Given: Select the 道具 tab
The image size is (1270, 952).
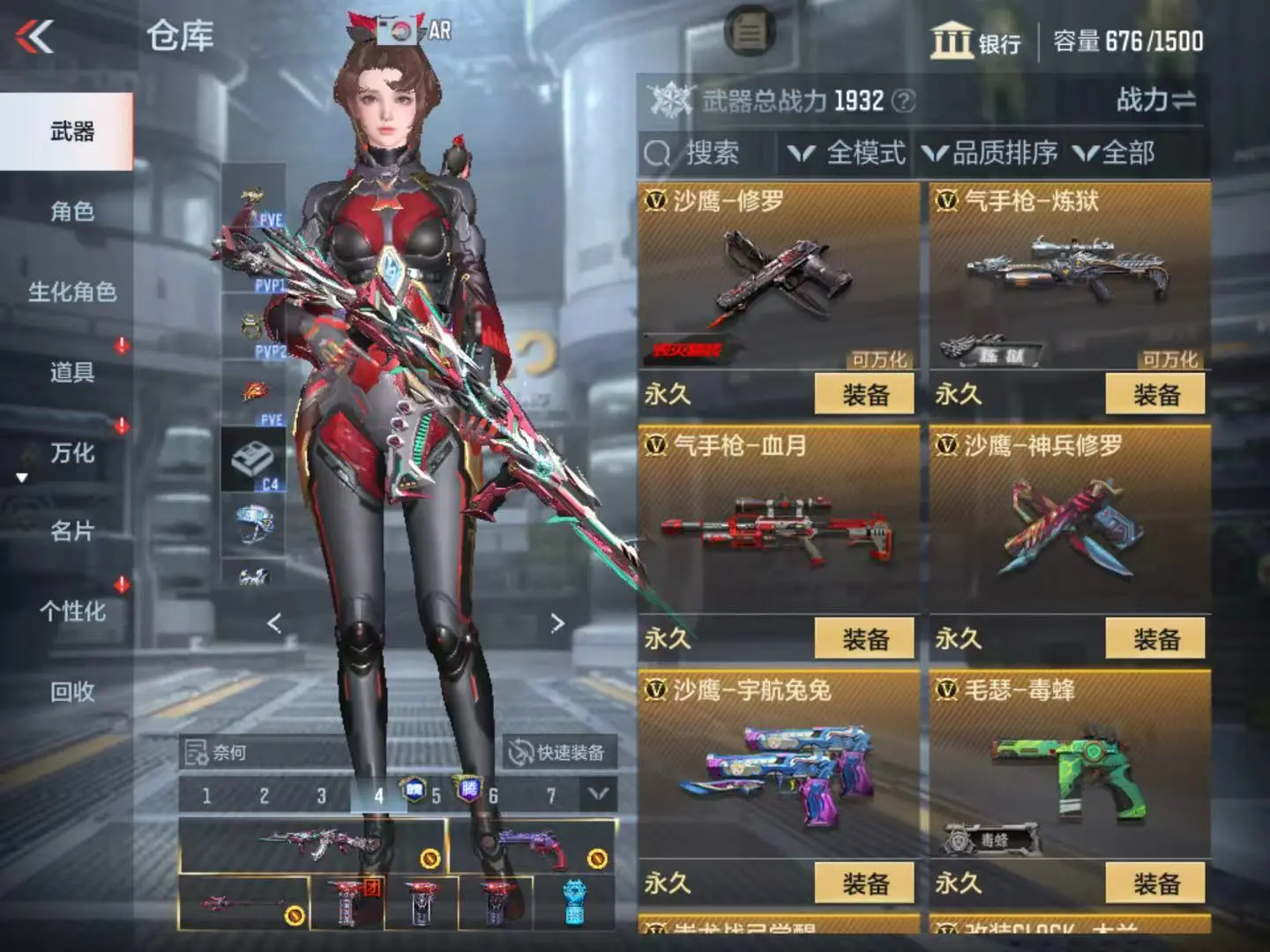Looking at the screenshot, I should pos(71,372).
